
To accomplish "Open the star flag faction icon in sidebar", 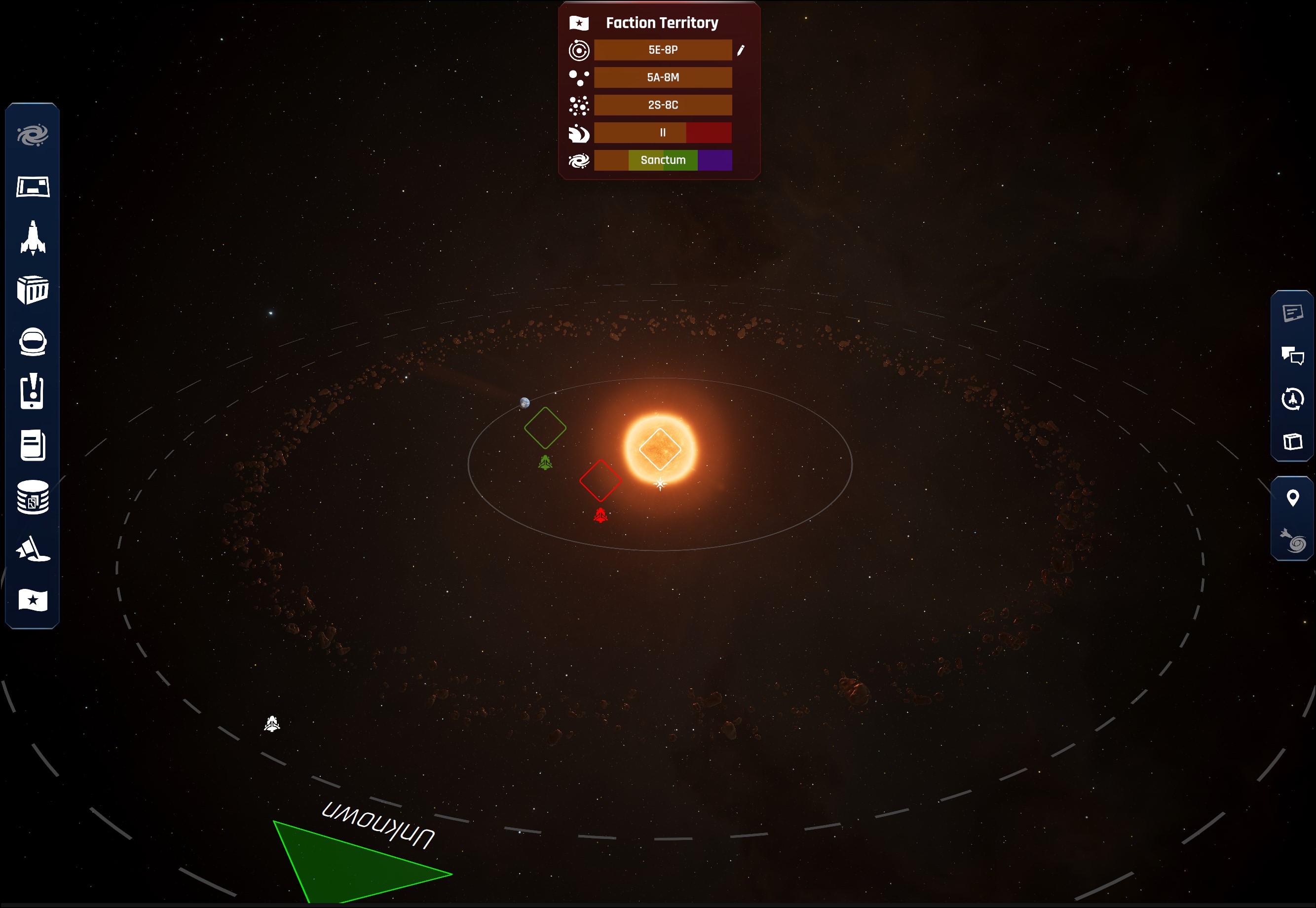I will click(33, 600).
